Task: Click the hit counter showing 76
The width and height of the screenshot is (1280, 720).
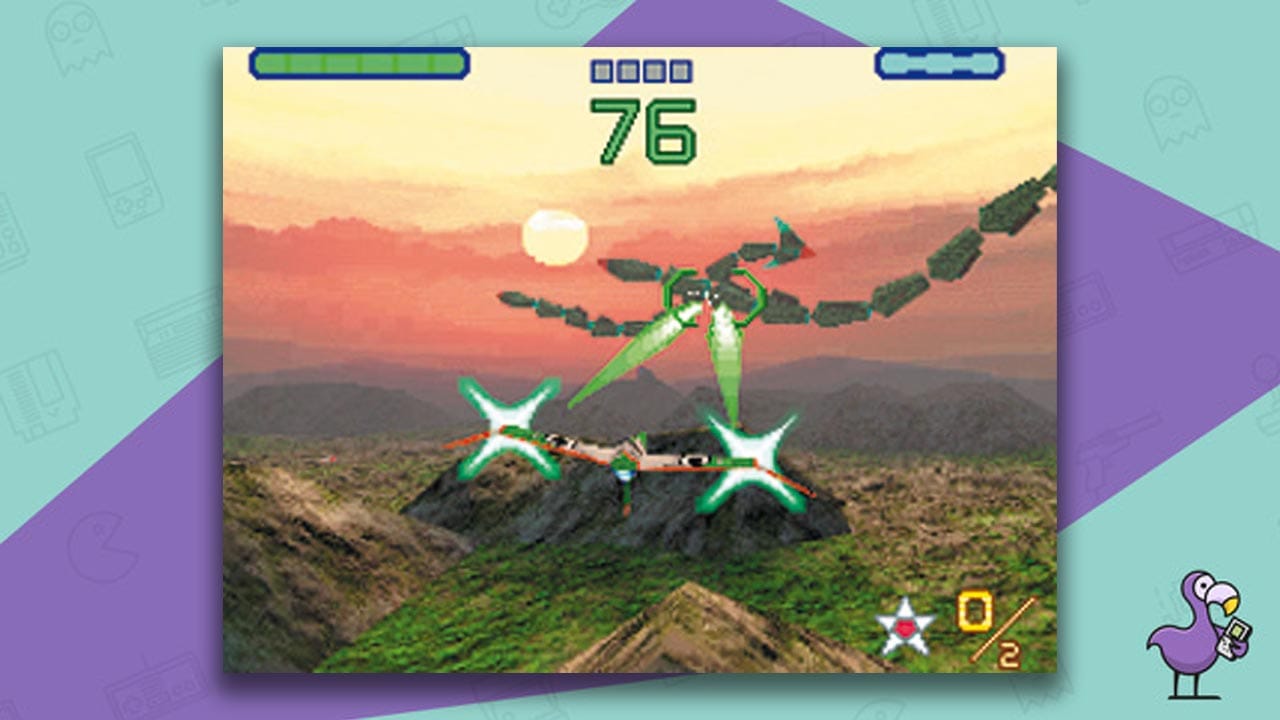Action: (645, 130)
